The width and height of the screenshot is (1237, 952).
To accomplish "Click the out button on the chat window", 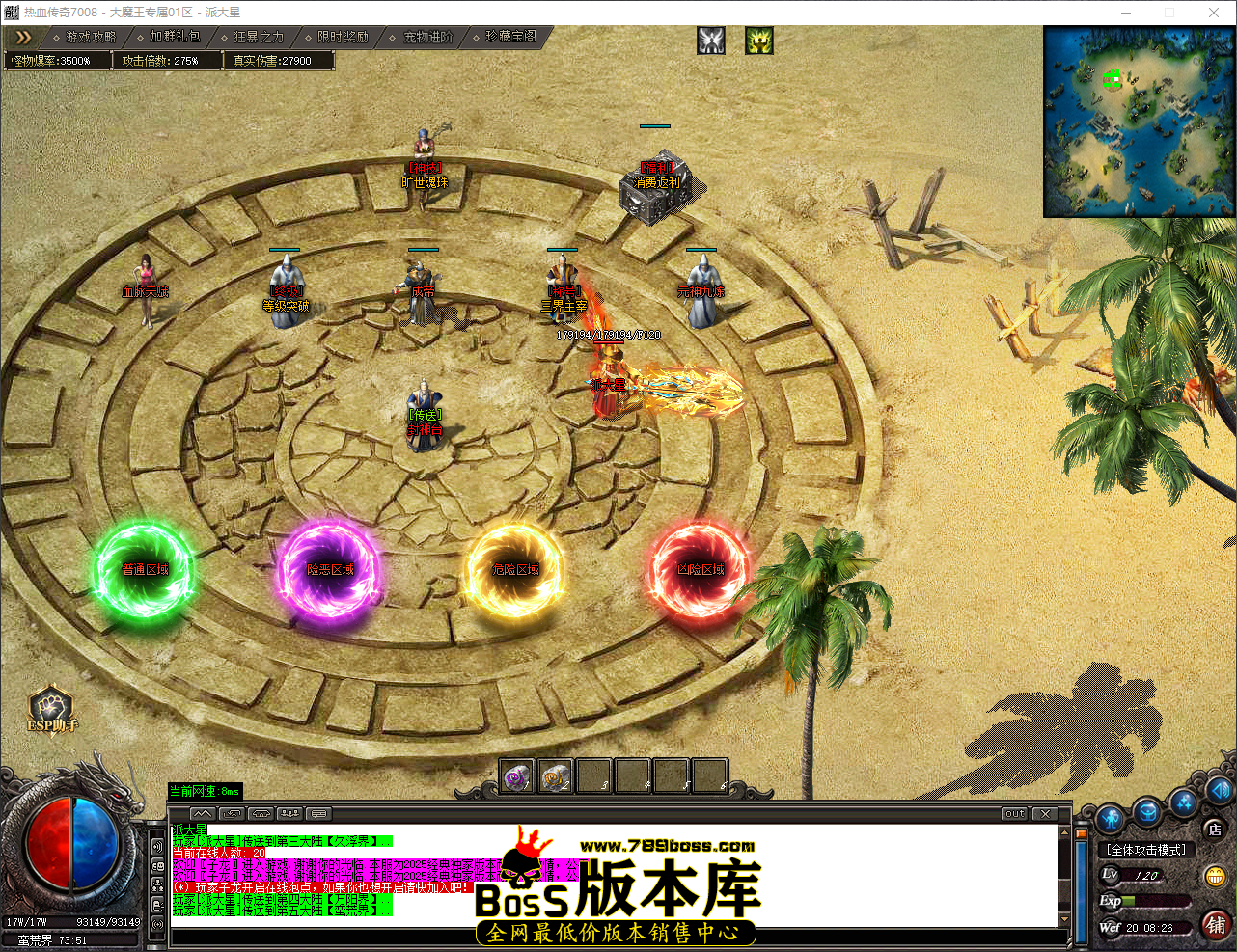I will pyautogui.click(x=1013, y=813).
